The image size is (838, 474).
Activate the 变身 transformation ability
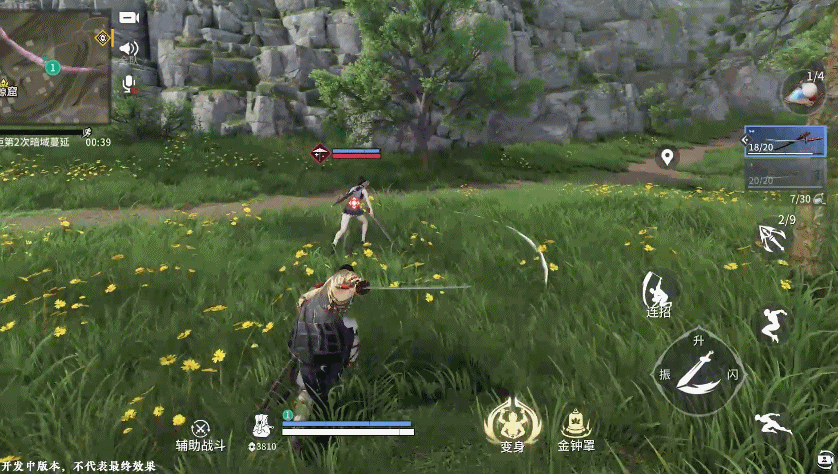[513, 421]
